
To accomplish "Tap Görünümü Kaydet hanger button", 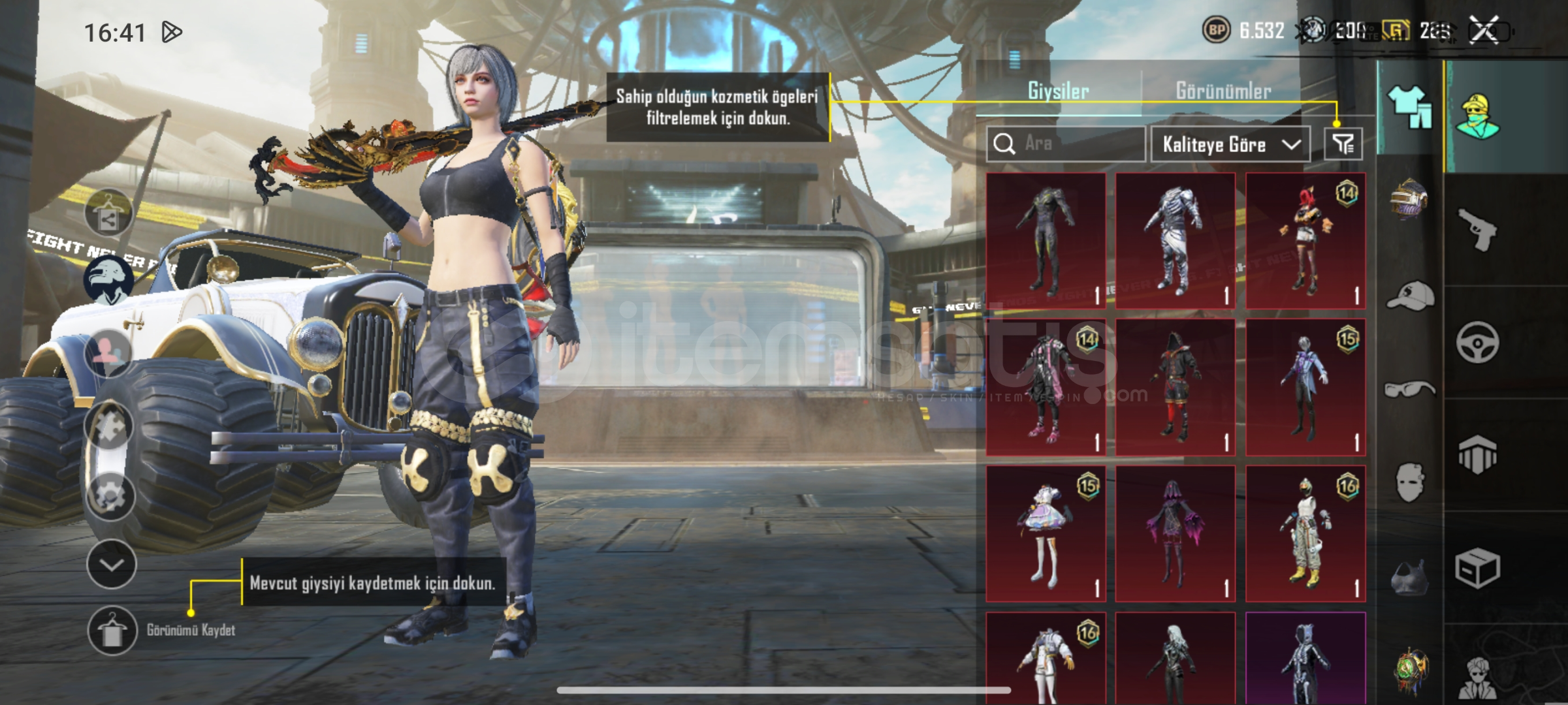I will point(112,630).
